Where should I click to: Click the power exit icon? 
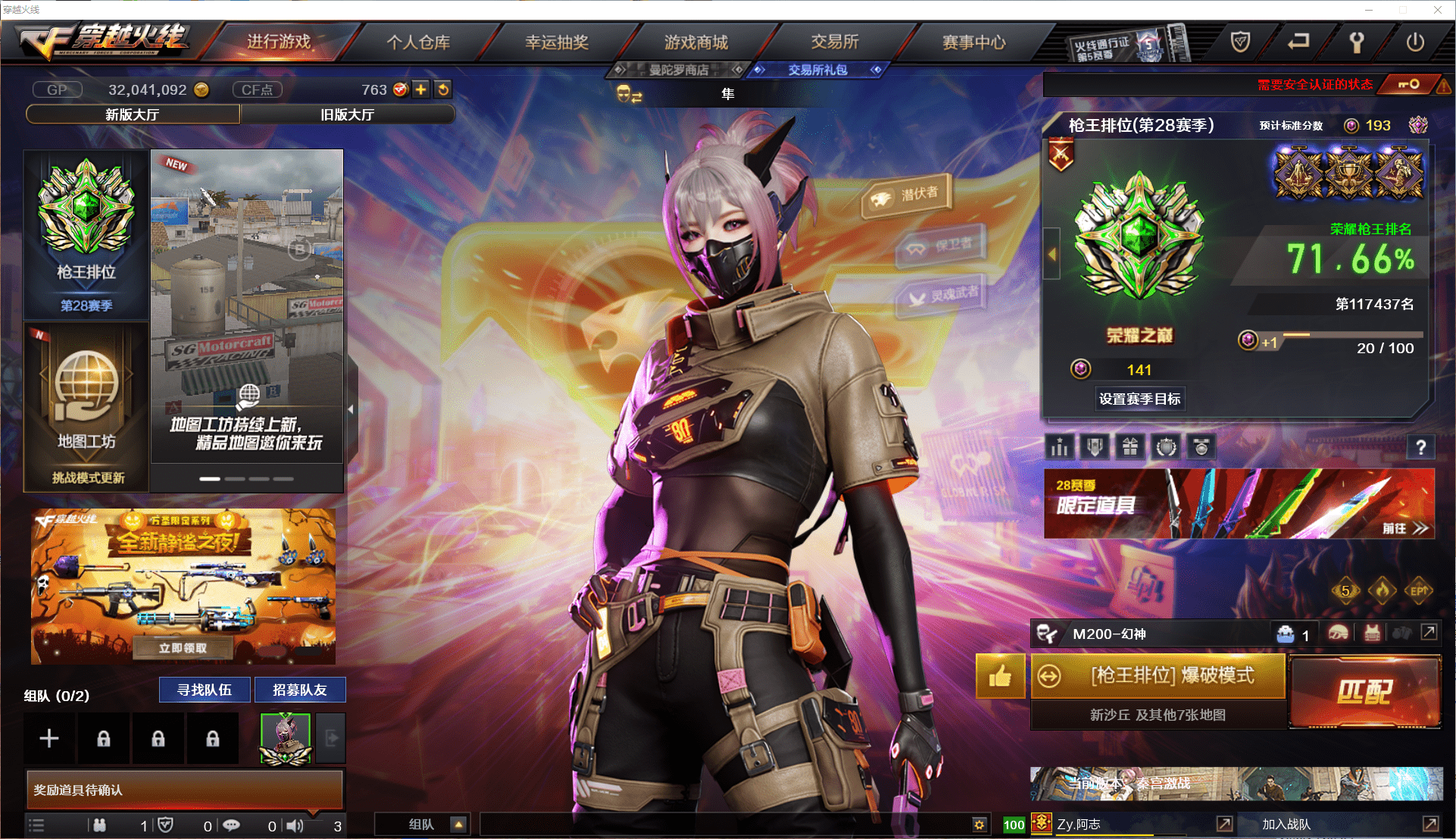click(1415, 42)
